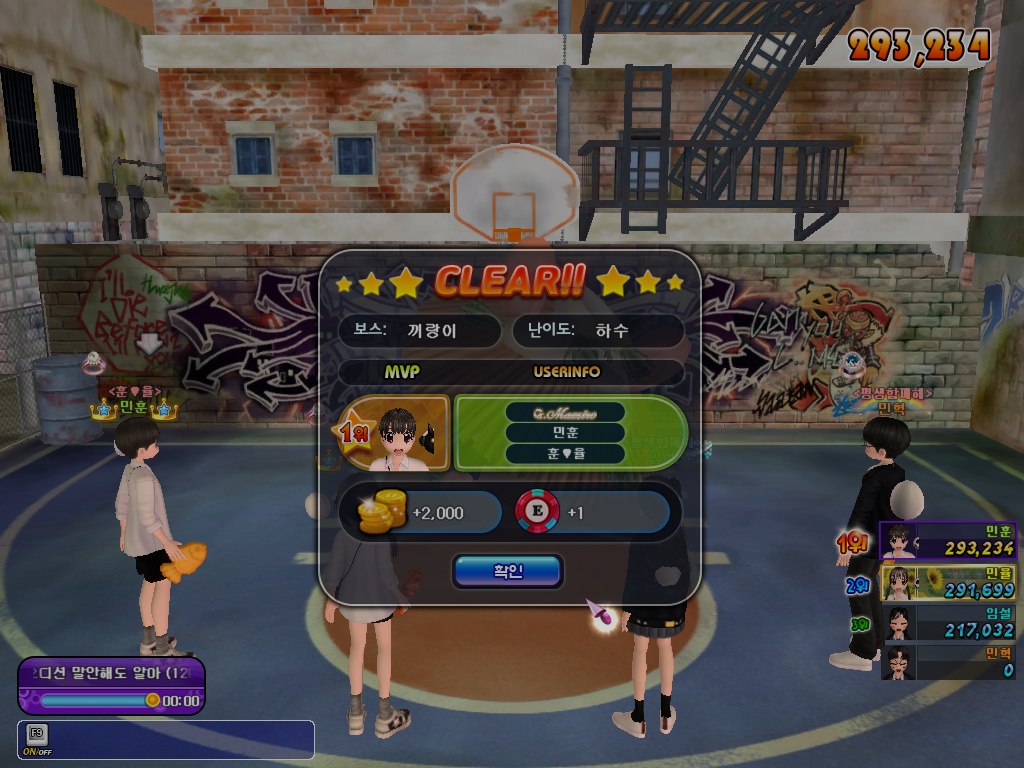The height and width of the screenshot is (768, 1024).
Task: Confirm the clear result with 확인
Action: [507, 571]
